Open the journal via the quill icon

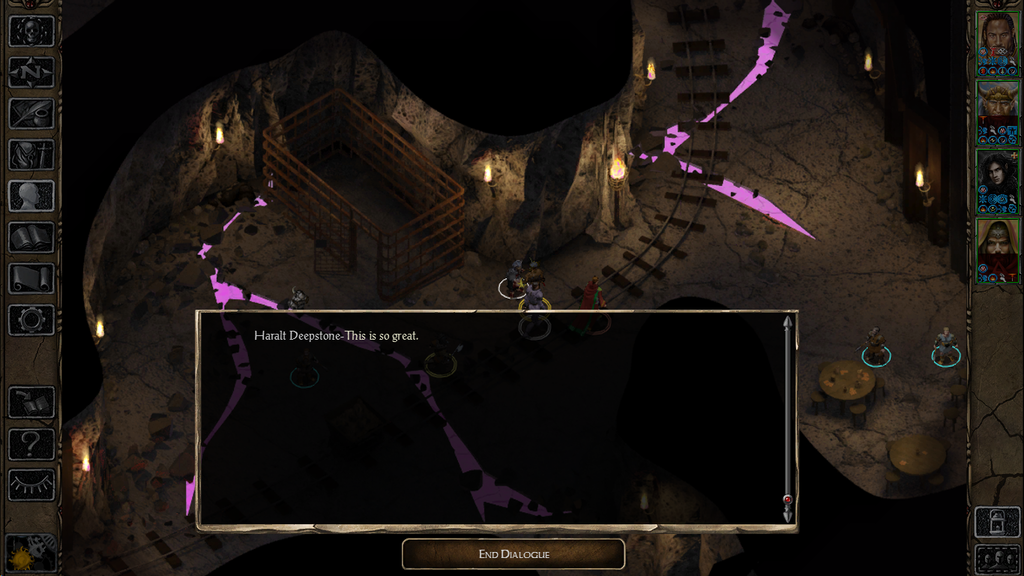[31, 113]
